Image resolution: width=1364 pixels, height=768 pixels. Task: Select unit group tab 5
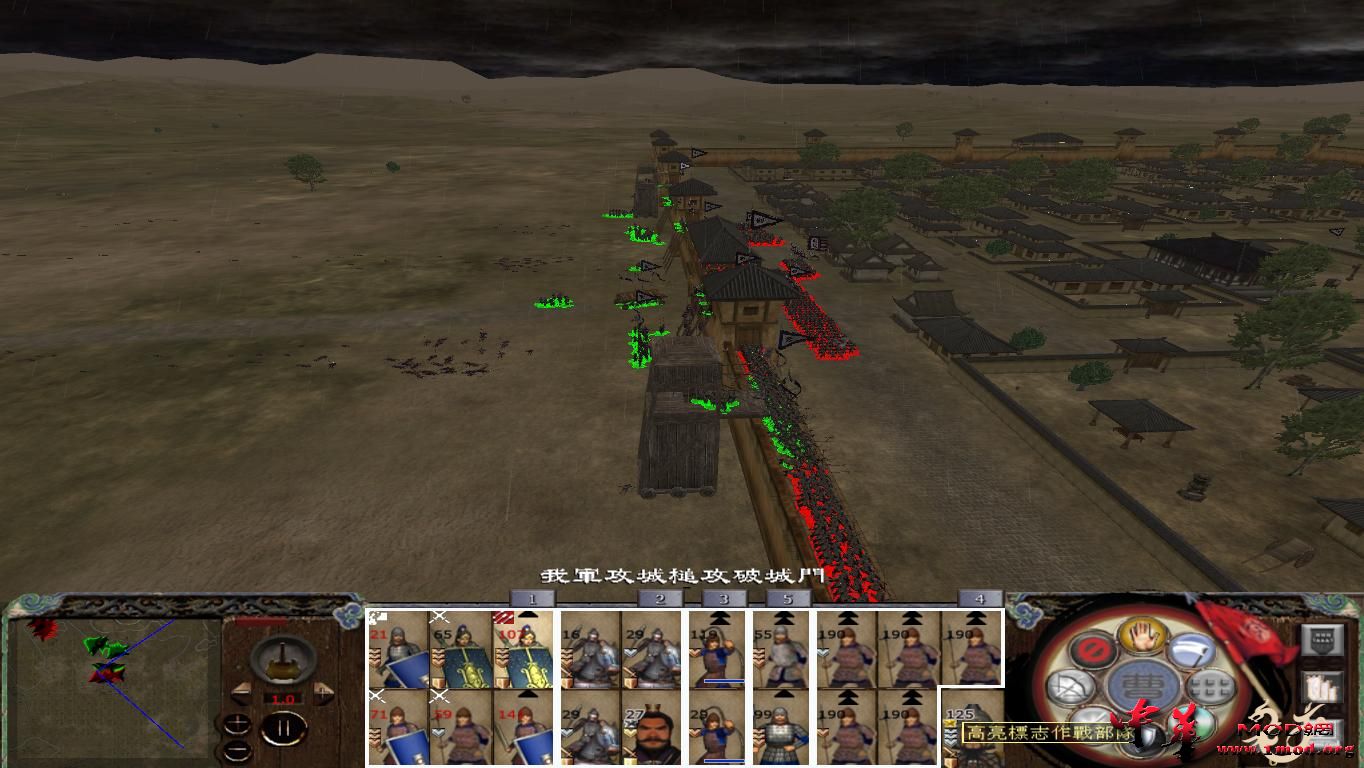coord(786,600)
